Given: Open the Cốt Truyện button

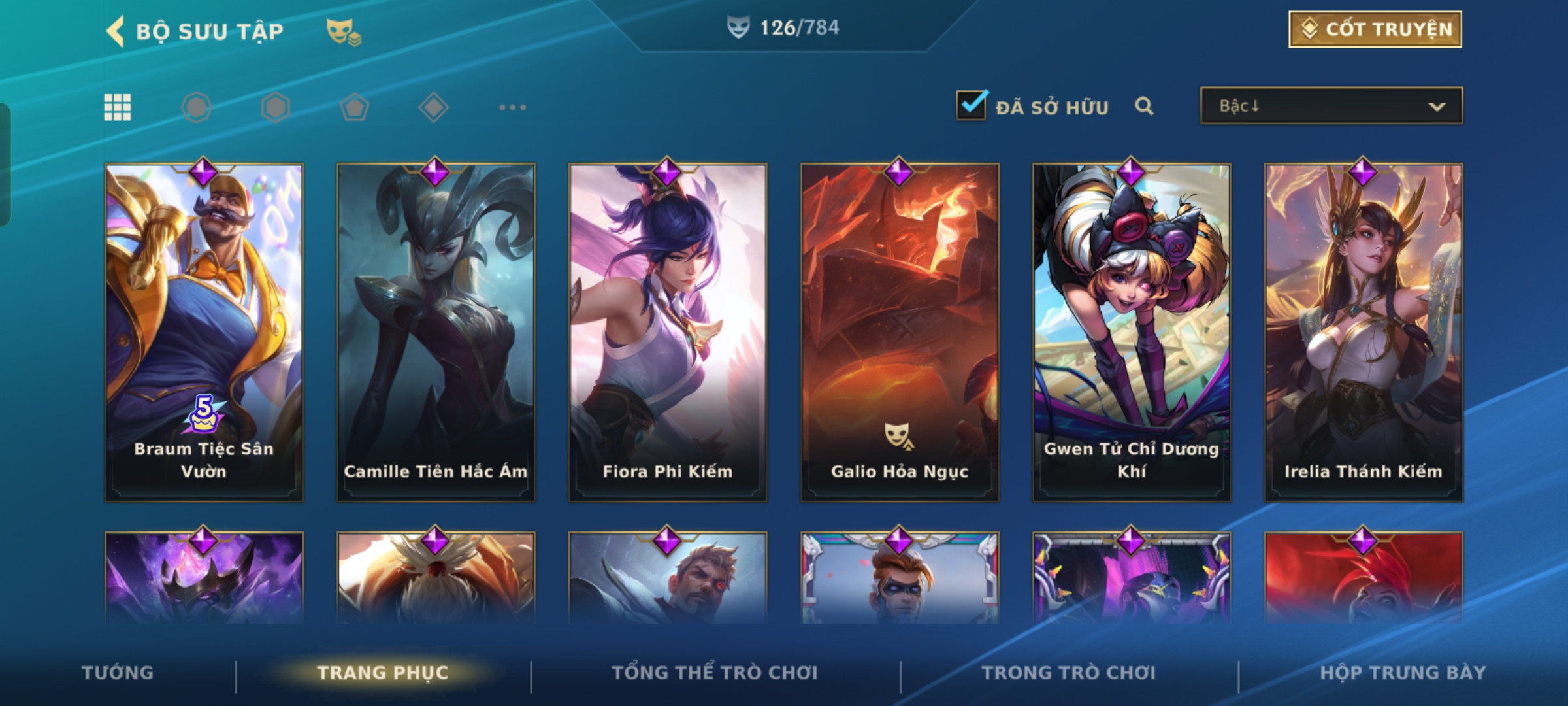Looking at the screenshot, I should pyautogui.click(x=1375, y=29).
